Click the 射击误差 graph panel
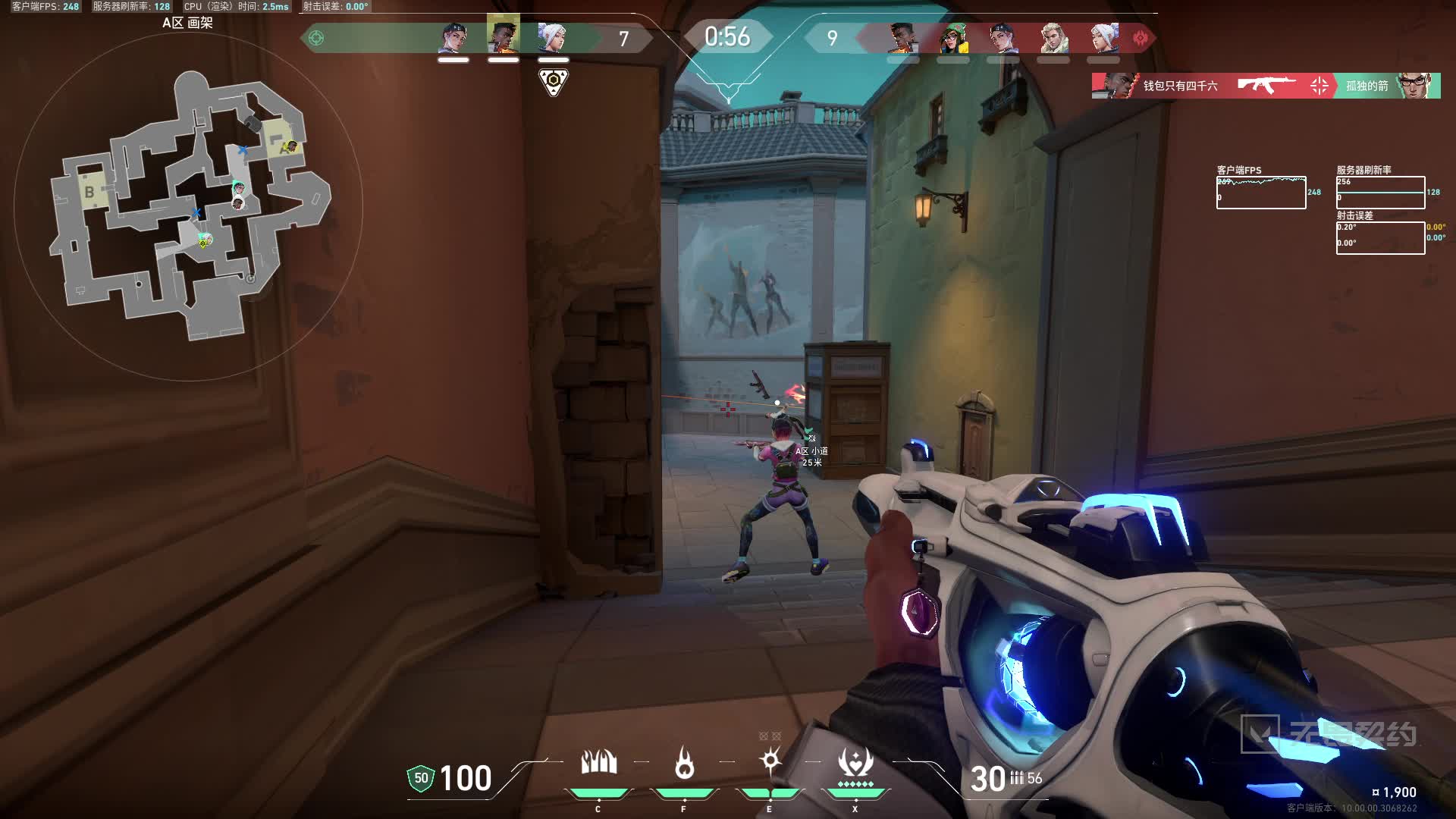1456x819 pixels. pos(1380,238)
